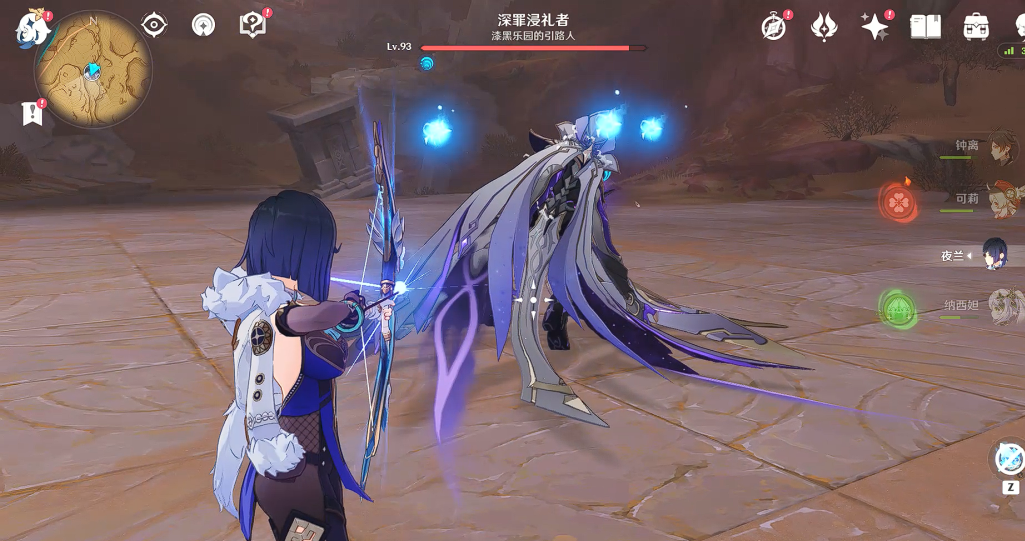
Task: Open the Wish four-pointed star icon
Action: 875,27
